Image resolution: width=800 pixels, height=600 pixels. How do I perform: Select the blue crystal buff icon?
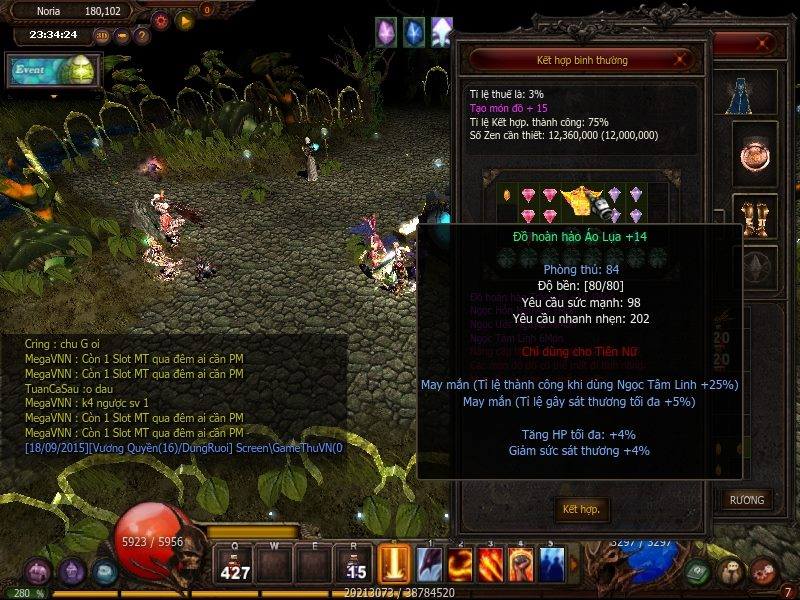coord(413,33)
